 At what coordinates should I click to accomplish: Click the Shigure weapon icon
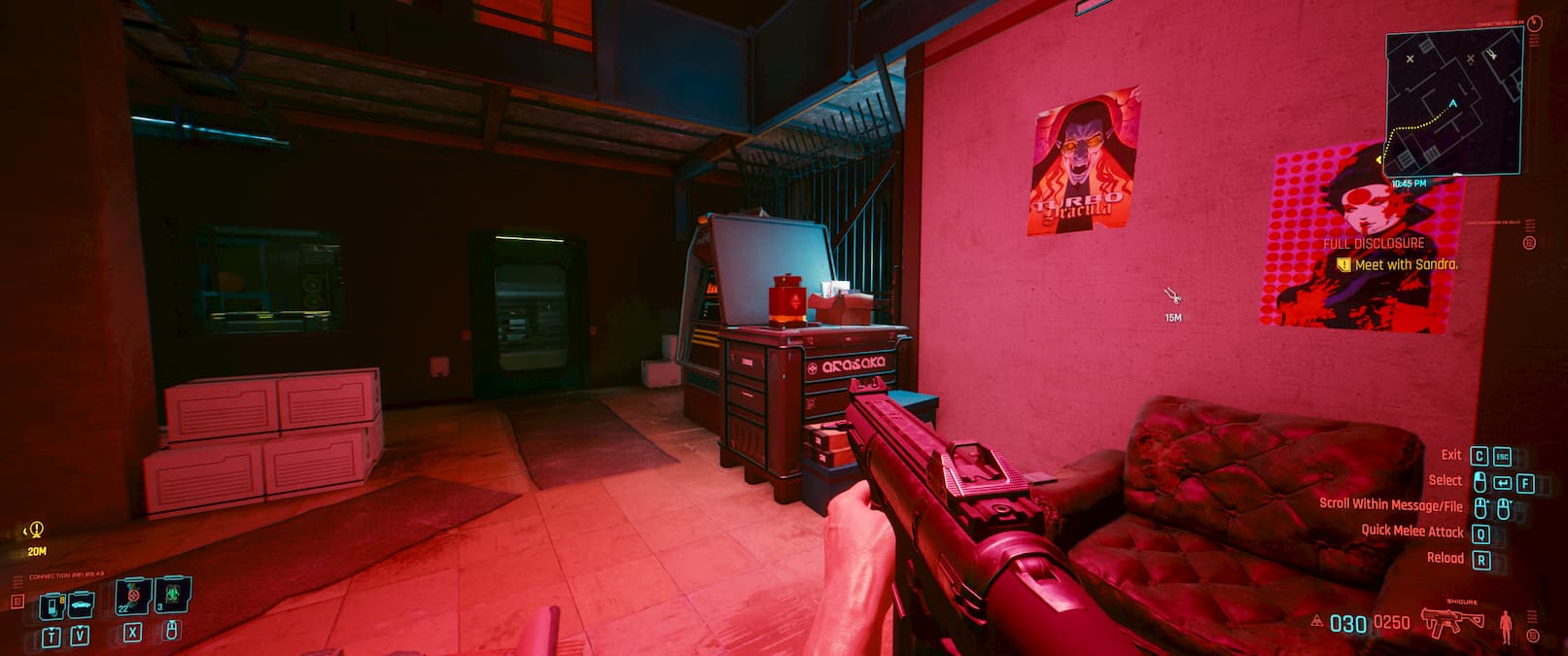[1451, 620]
